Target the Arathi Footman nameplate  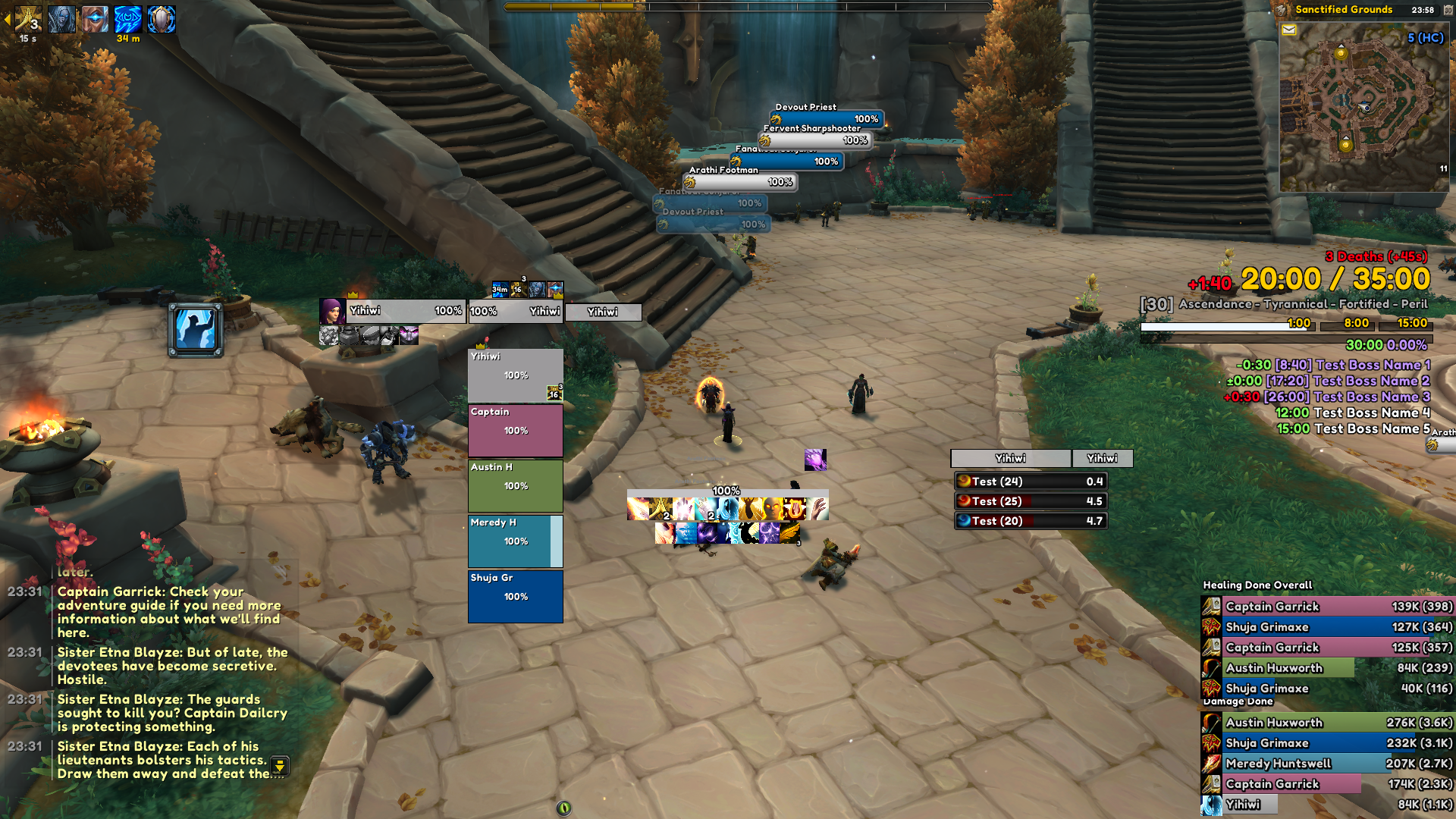(x=741, y=182)
